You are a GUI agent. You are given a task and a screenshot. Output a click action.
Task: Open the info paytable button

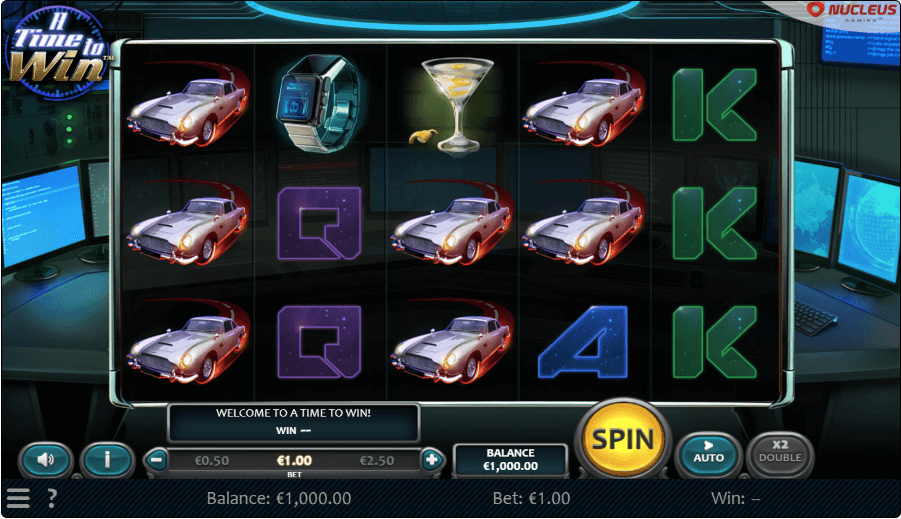click(107, 460)
